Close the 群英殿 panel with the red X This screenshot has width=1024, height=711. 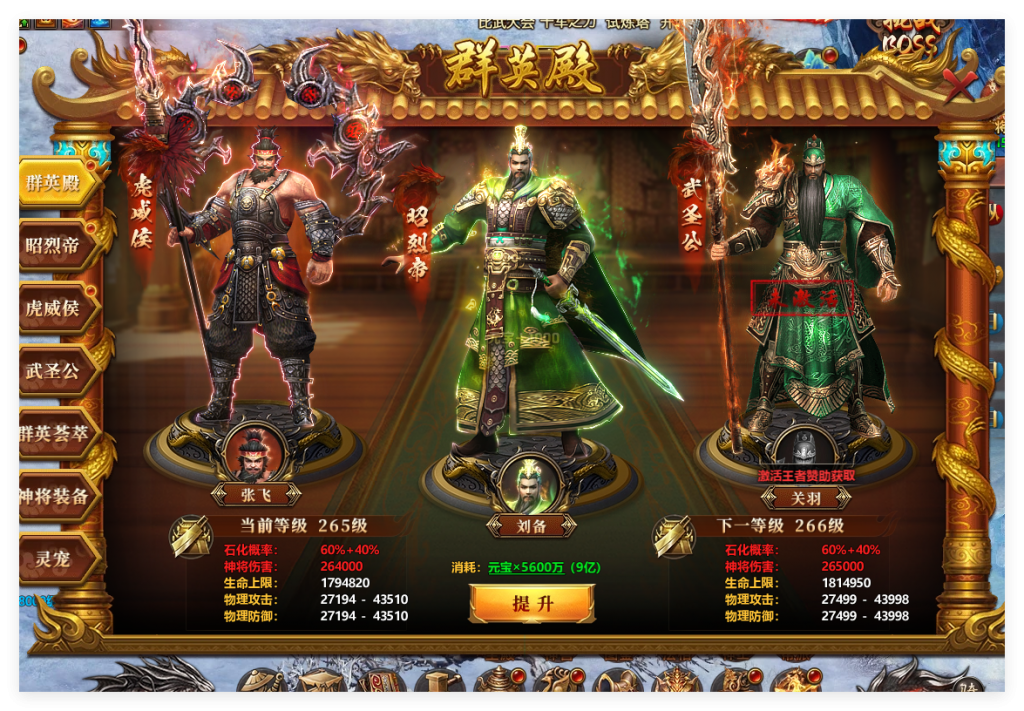(961, 87)
